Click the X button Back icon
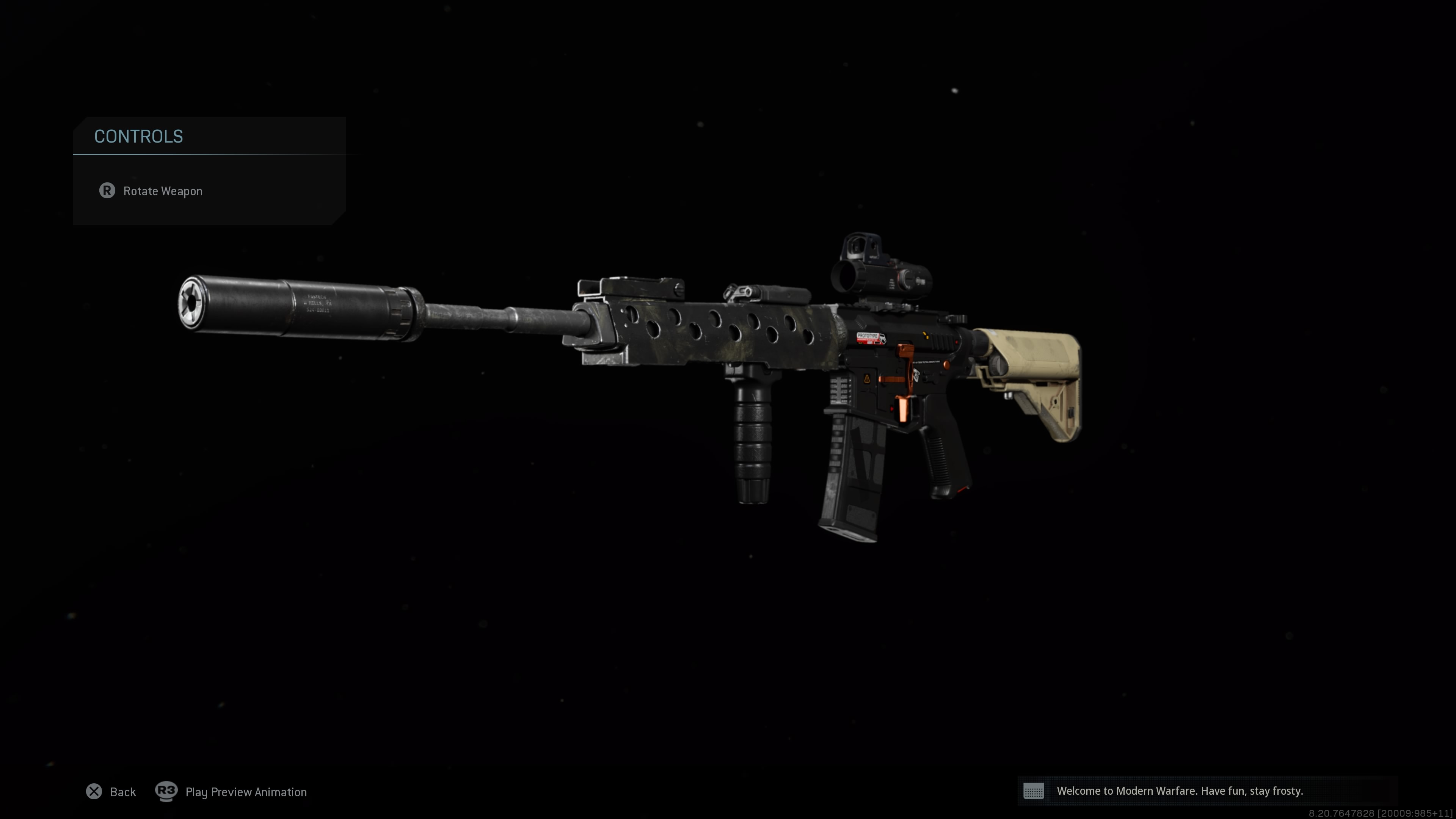The width and height of the screenshot is (1456, 819). click(94, 792)
